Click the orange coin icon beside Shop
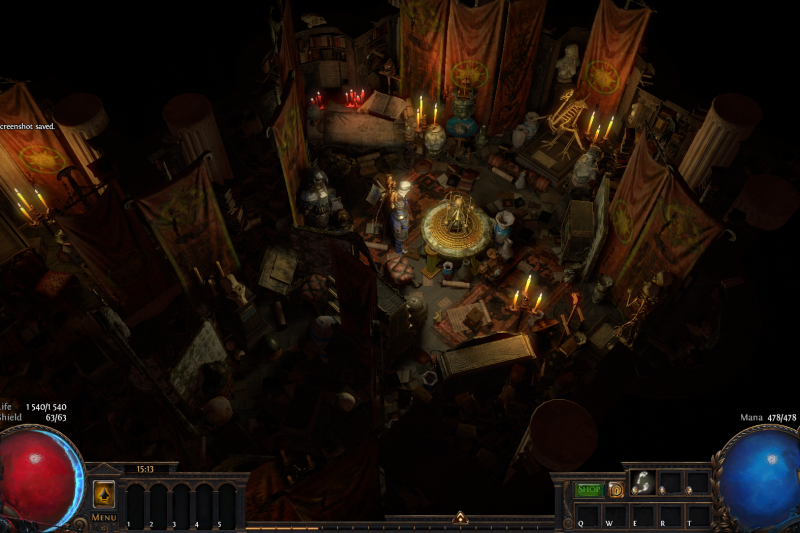Image resolution: width=800 pixels, height=533 pixels. coord(616,489)
